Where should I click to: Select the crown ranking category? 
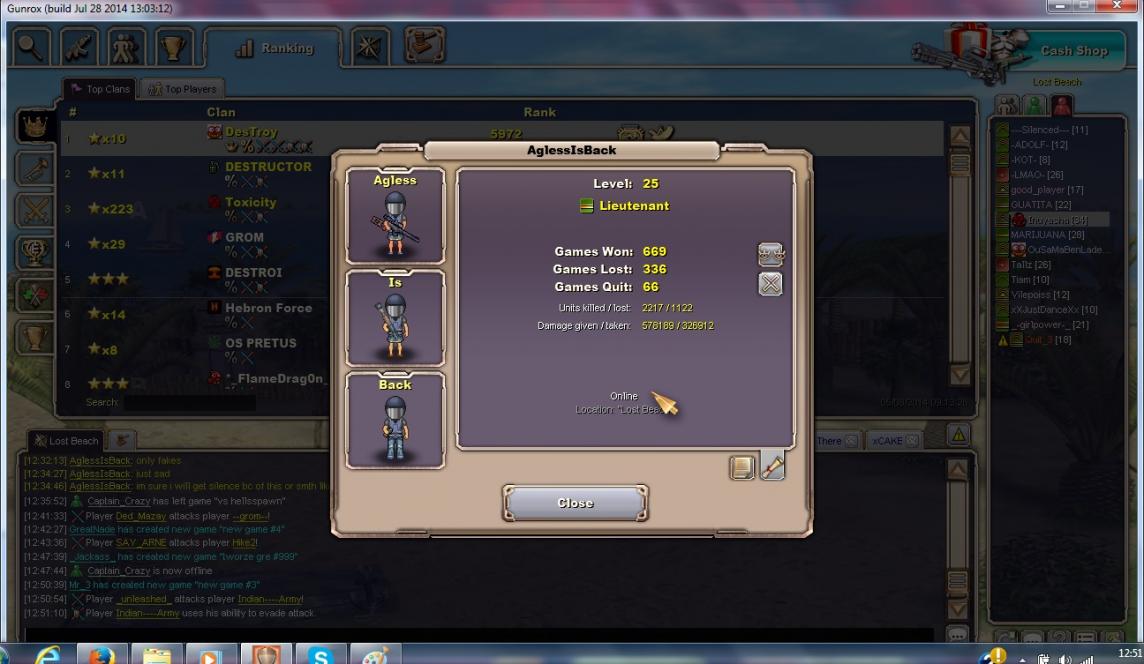coord(33,126)
